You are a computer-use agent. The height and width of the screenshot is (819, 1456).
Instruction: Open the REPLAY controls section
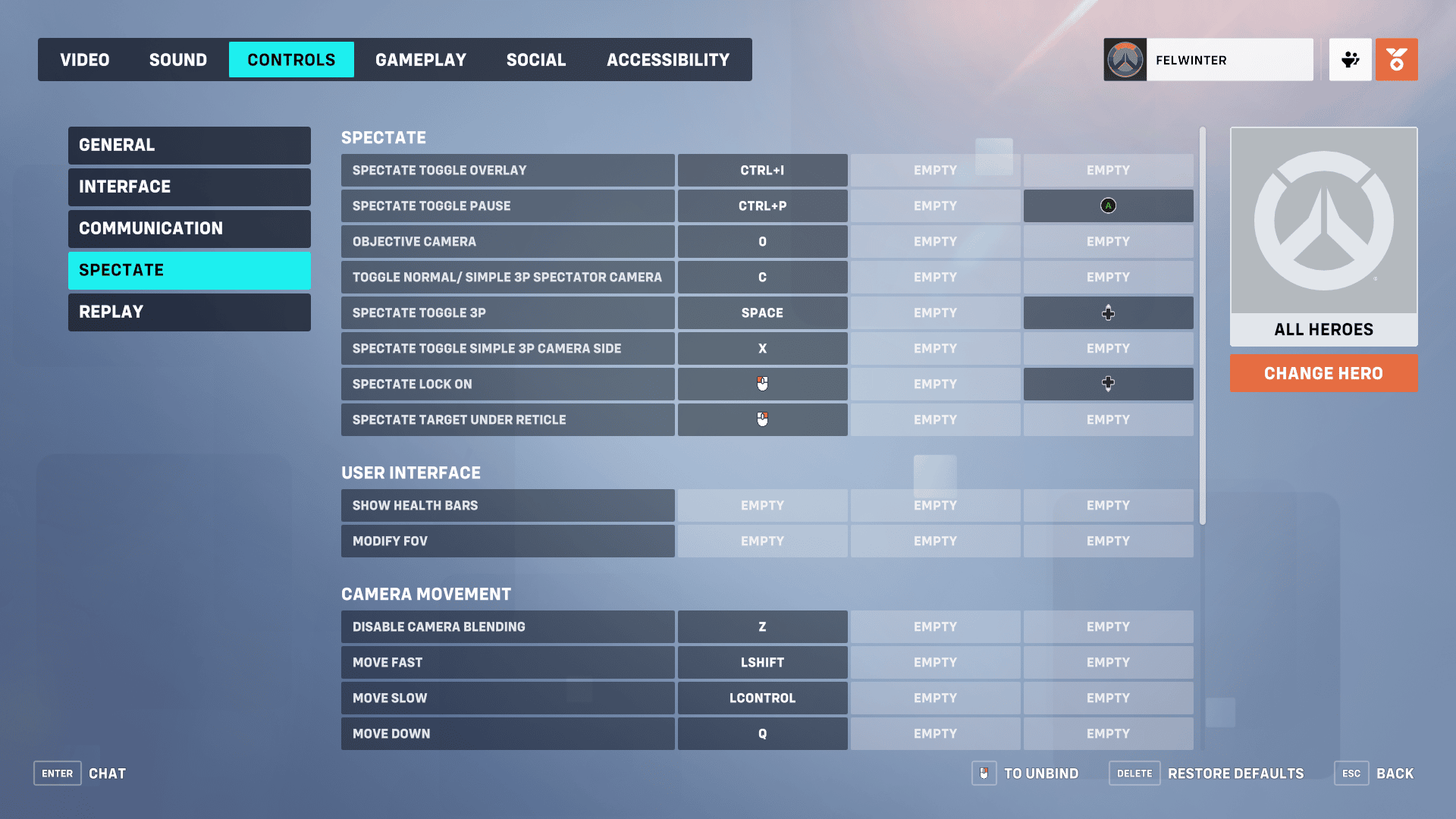[189, 312]
